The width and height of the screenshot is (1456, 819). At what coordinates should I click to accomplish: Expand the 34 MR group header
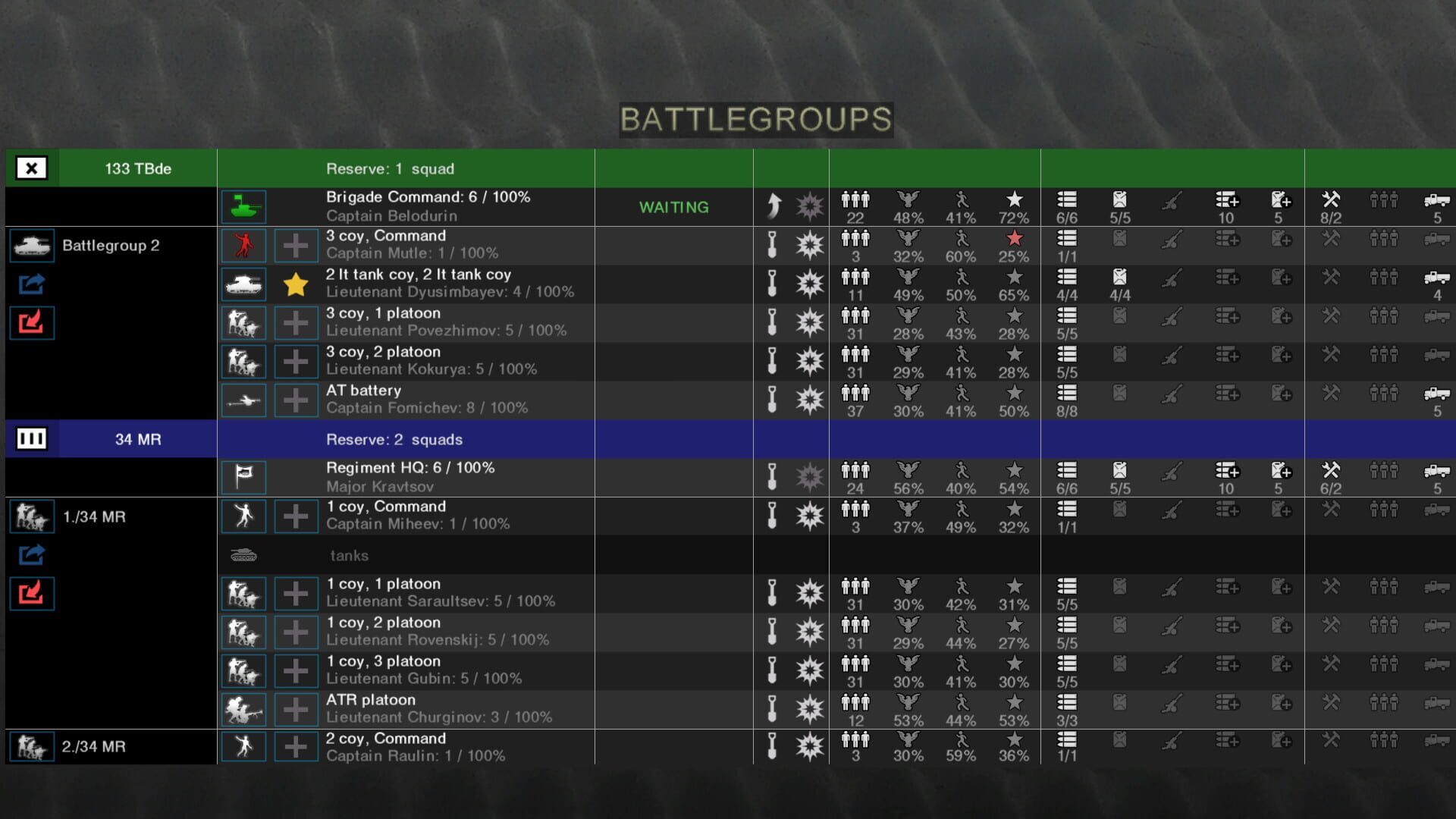[31, 438]
